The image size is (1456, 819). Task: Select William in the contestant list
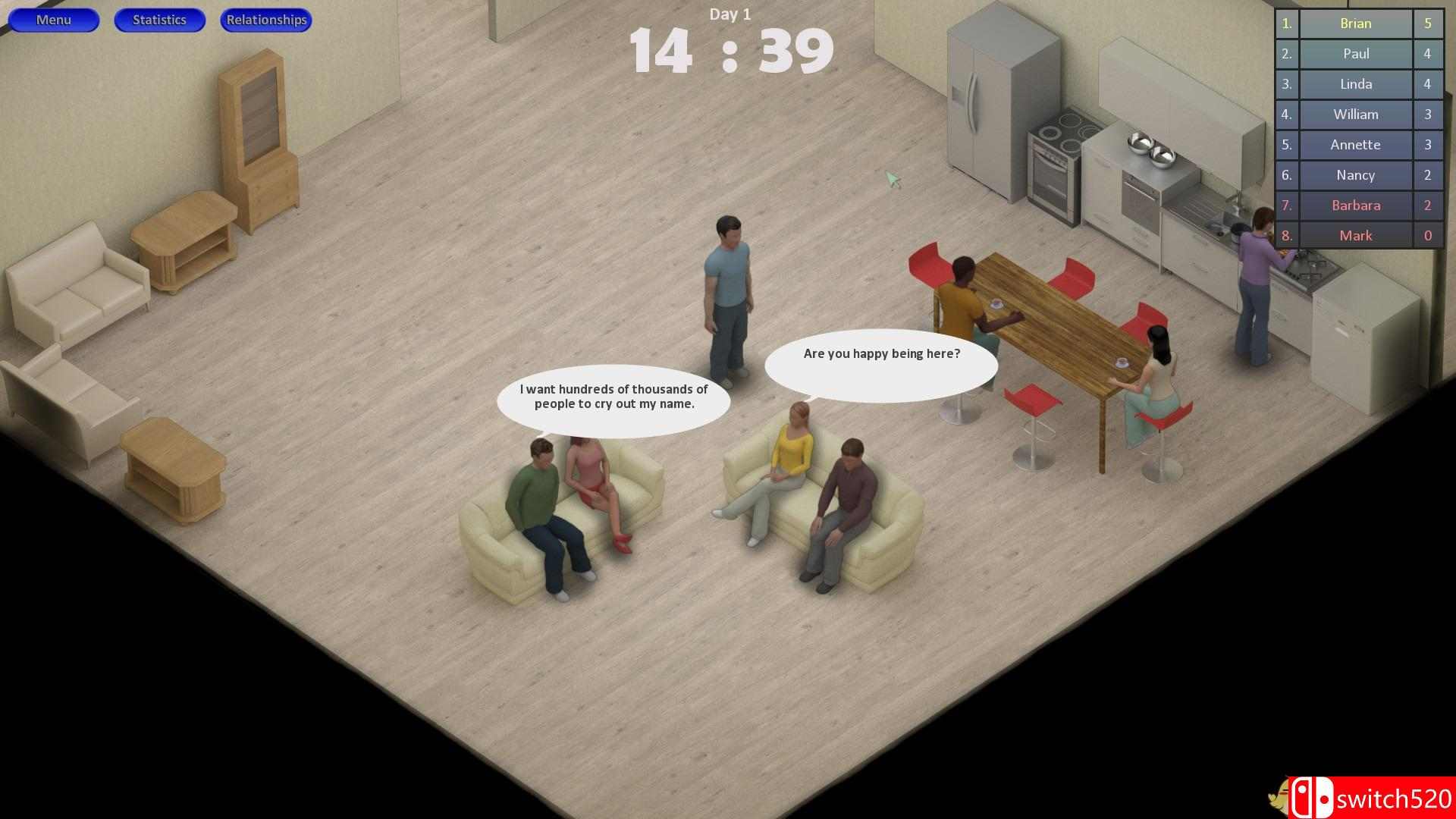[x=1354, y=115]
